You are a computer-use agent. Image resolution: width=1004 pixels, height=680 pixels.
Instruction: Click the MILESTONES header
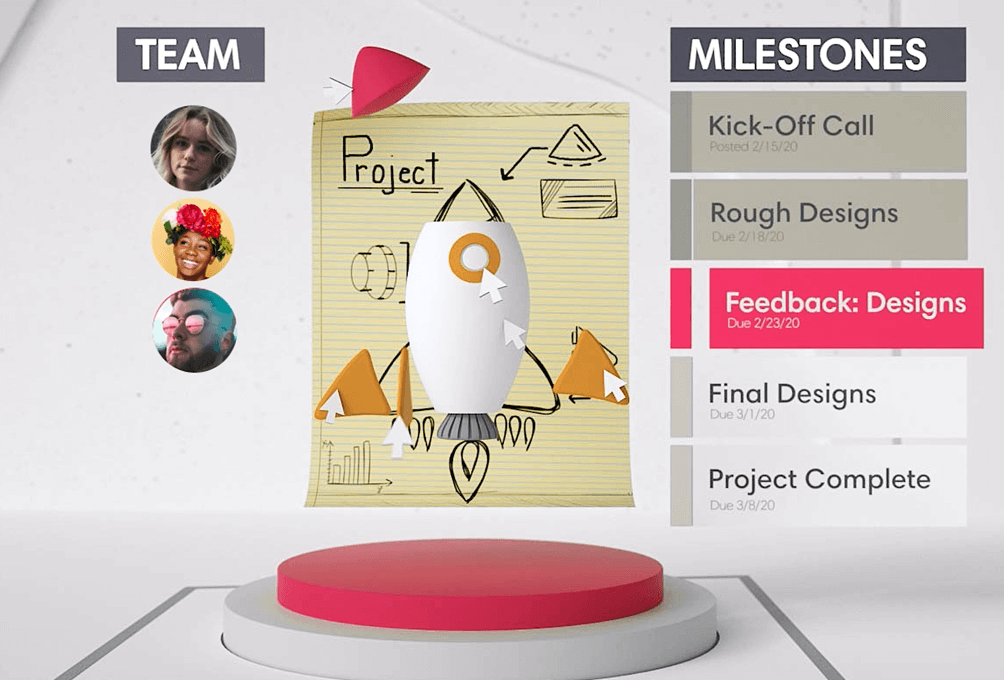point(817,55)
